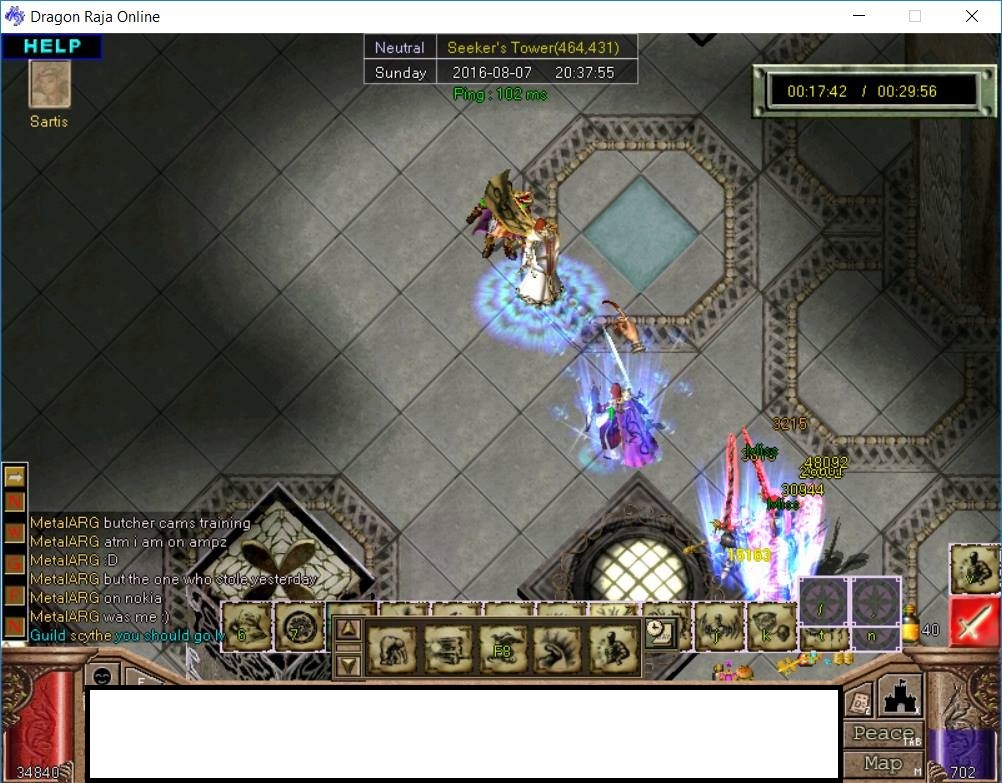1002x783 pixels.
Task: Click the yellow arrow chat filter button
Action: tap(15, 478)
